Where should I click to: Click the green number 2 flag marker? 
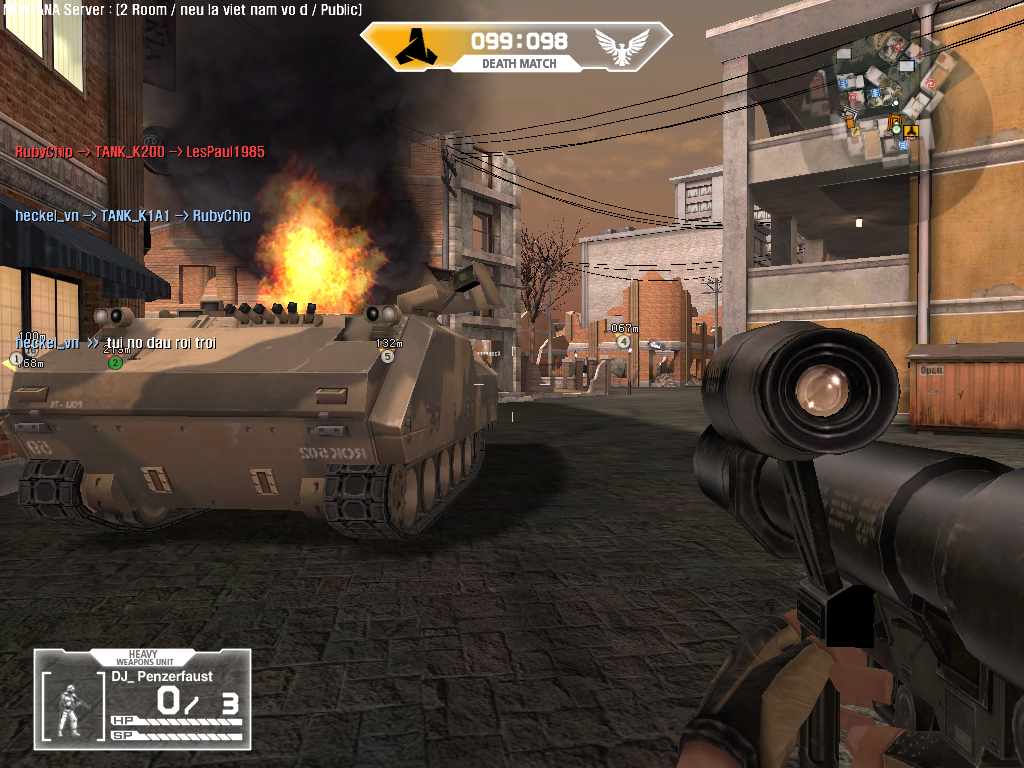(115, 362)
